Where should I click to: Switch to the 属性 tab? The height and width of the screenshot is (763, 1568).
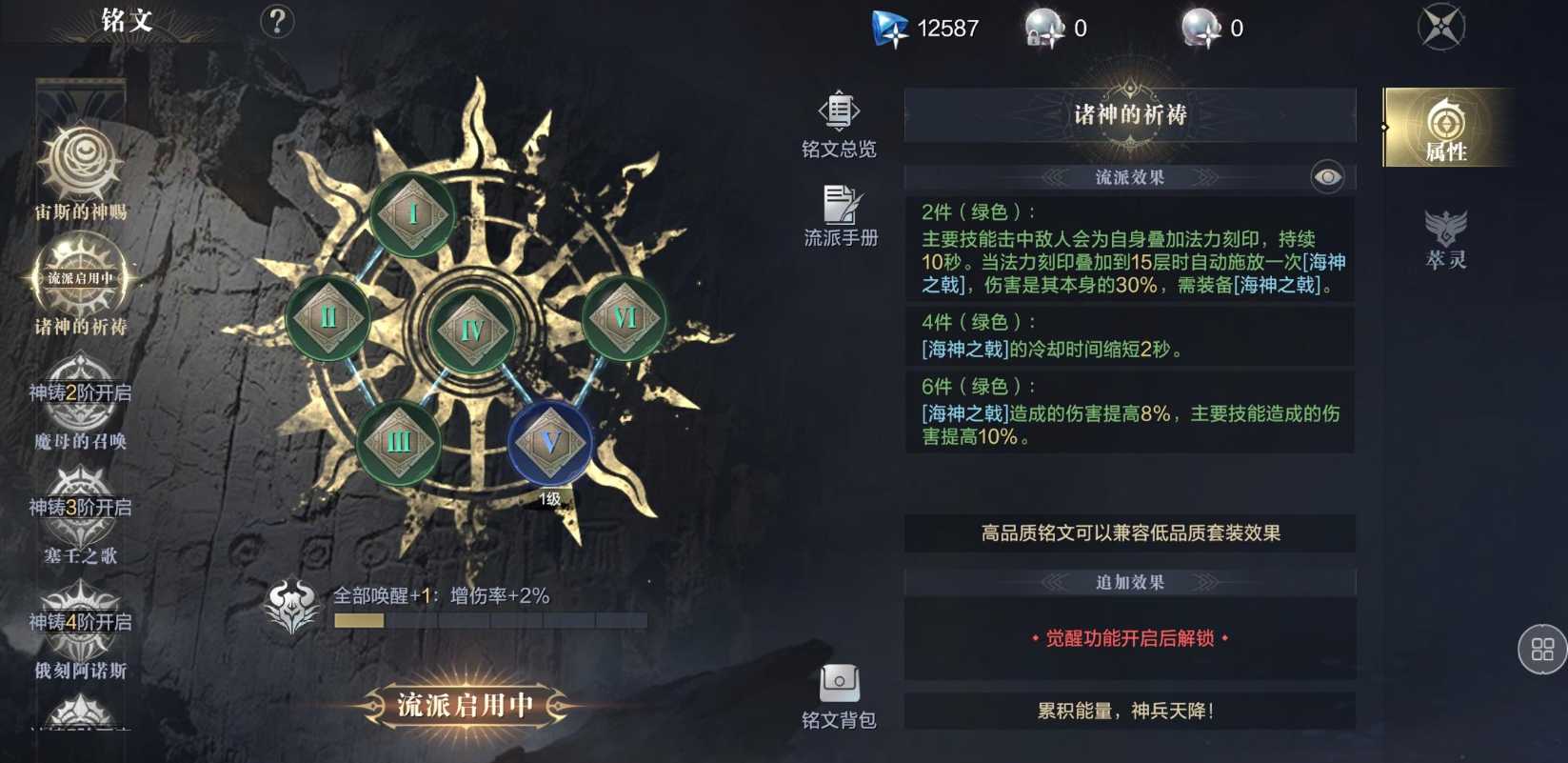[1446, 127]
